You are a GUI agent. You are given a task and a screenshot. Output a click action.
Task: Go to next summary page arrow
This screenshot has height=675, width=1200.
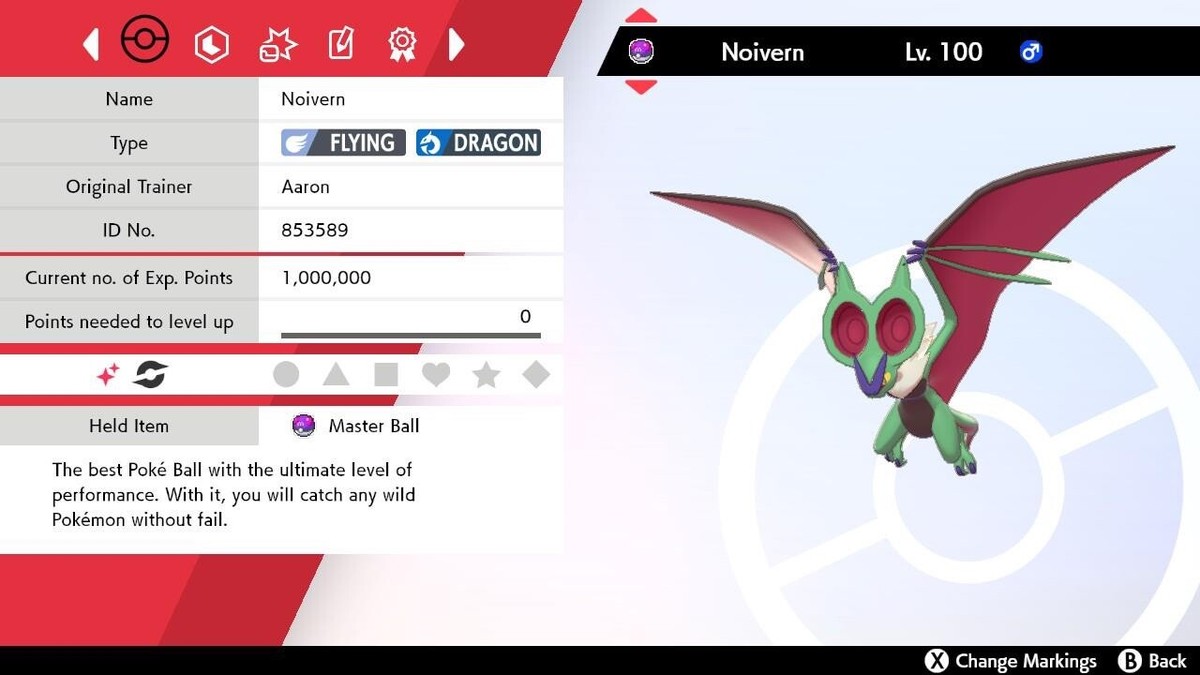[457, 44]
